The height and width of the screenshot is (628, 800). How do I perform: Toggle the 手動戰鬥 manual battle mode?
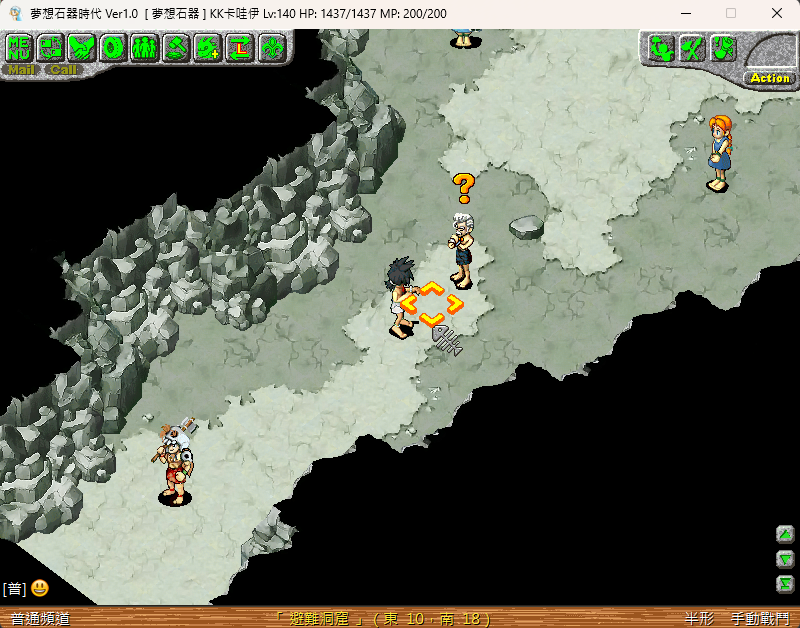758,619
